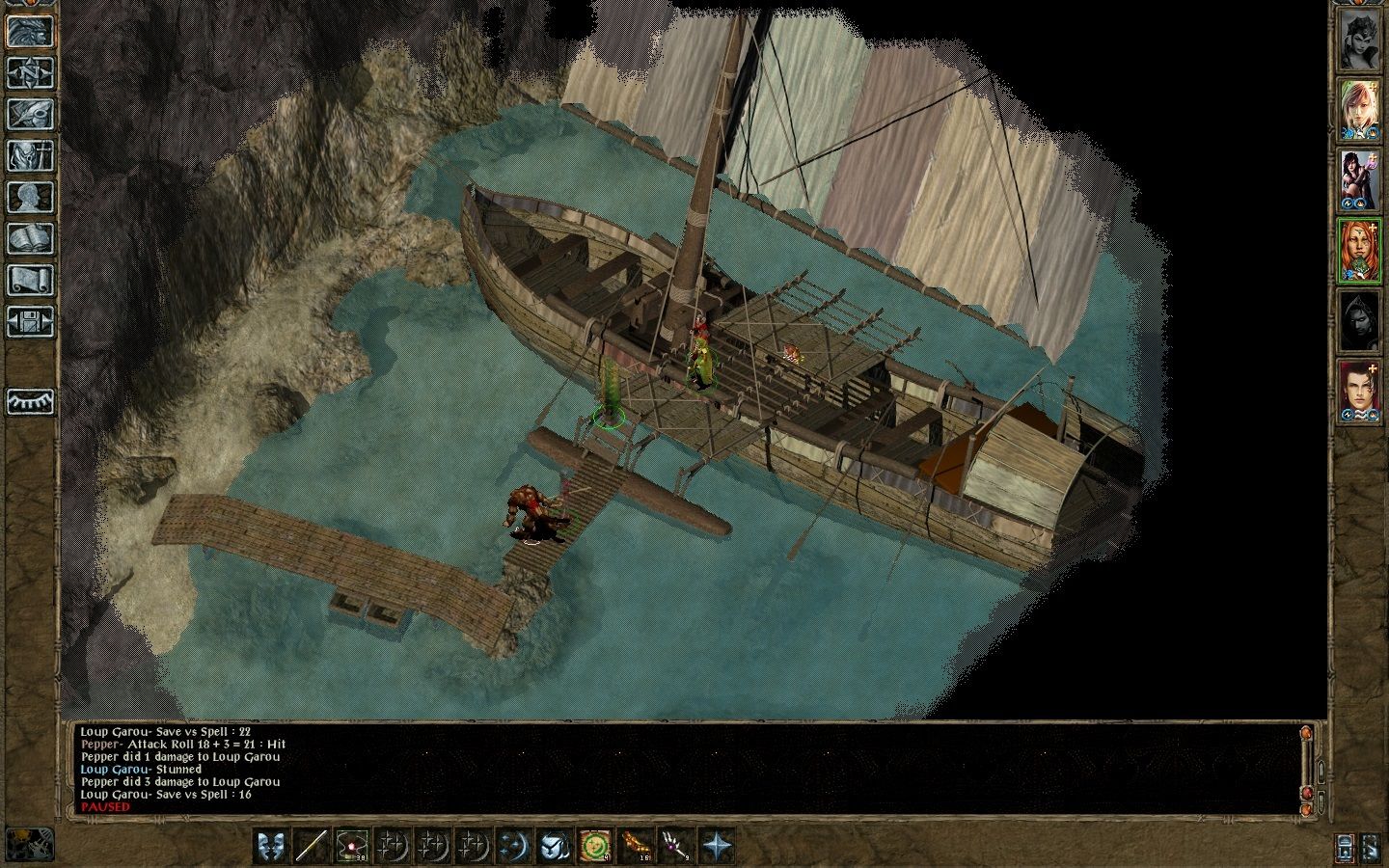The height and width of the screenshot is (868, 1389).
Task: Return to the game via the stone face button
Action: [x=30, y=30]
